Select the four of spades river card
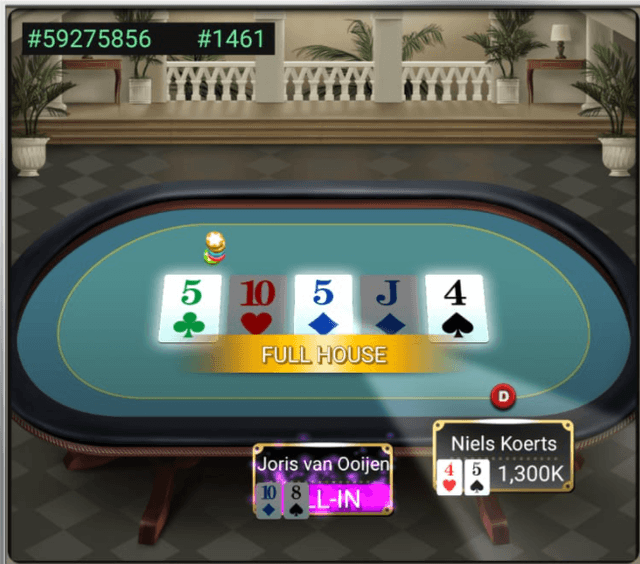The height and width of the screenshot is (564, 640). tap(454, 309)
